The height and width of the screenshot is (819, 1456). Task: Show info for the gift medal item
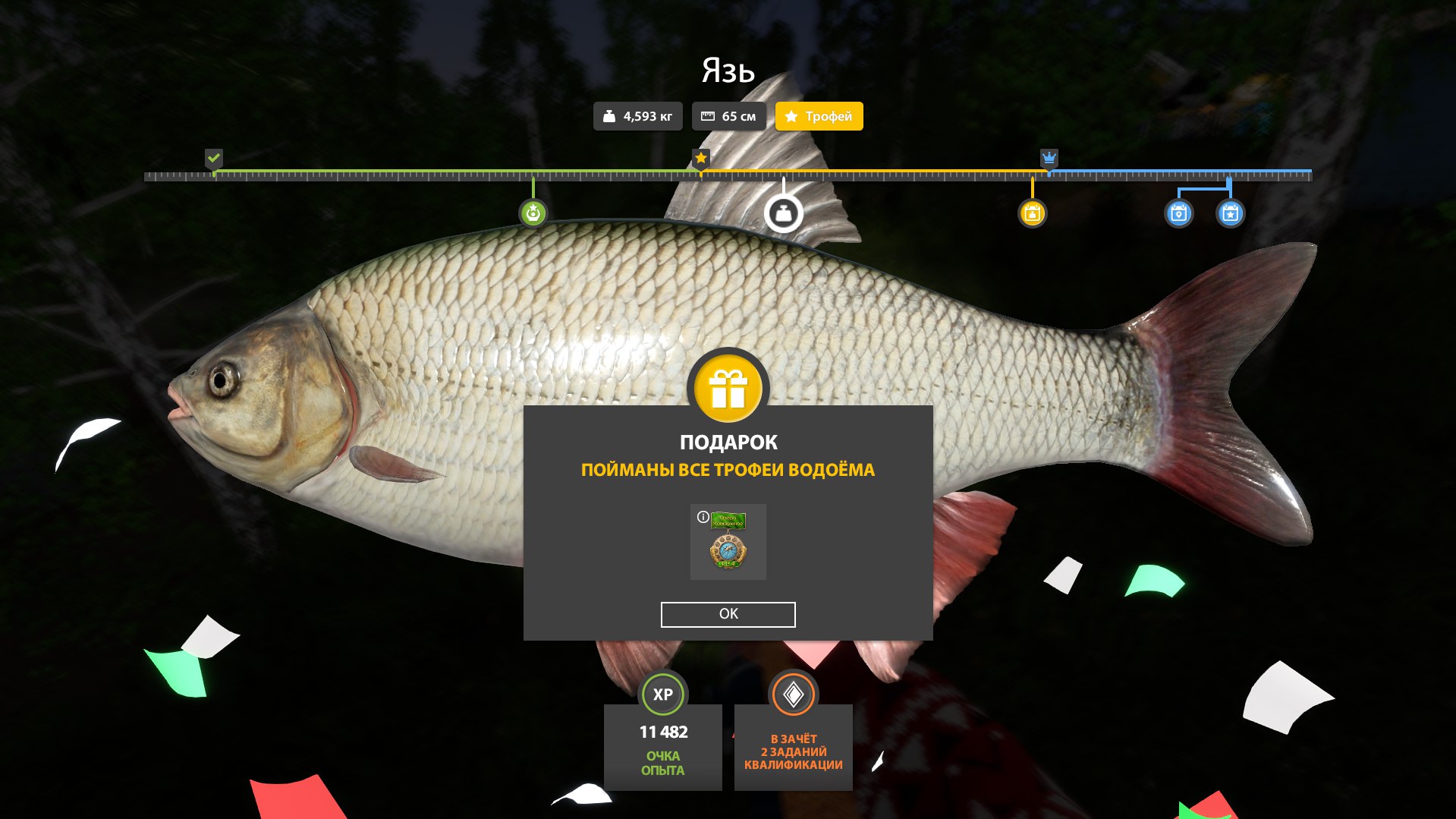tap(703, 517)
